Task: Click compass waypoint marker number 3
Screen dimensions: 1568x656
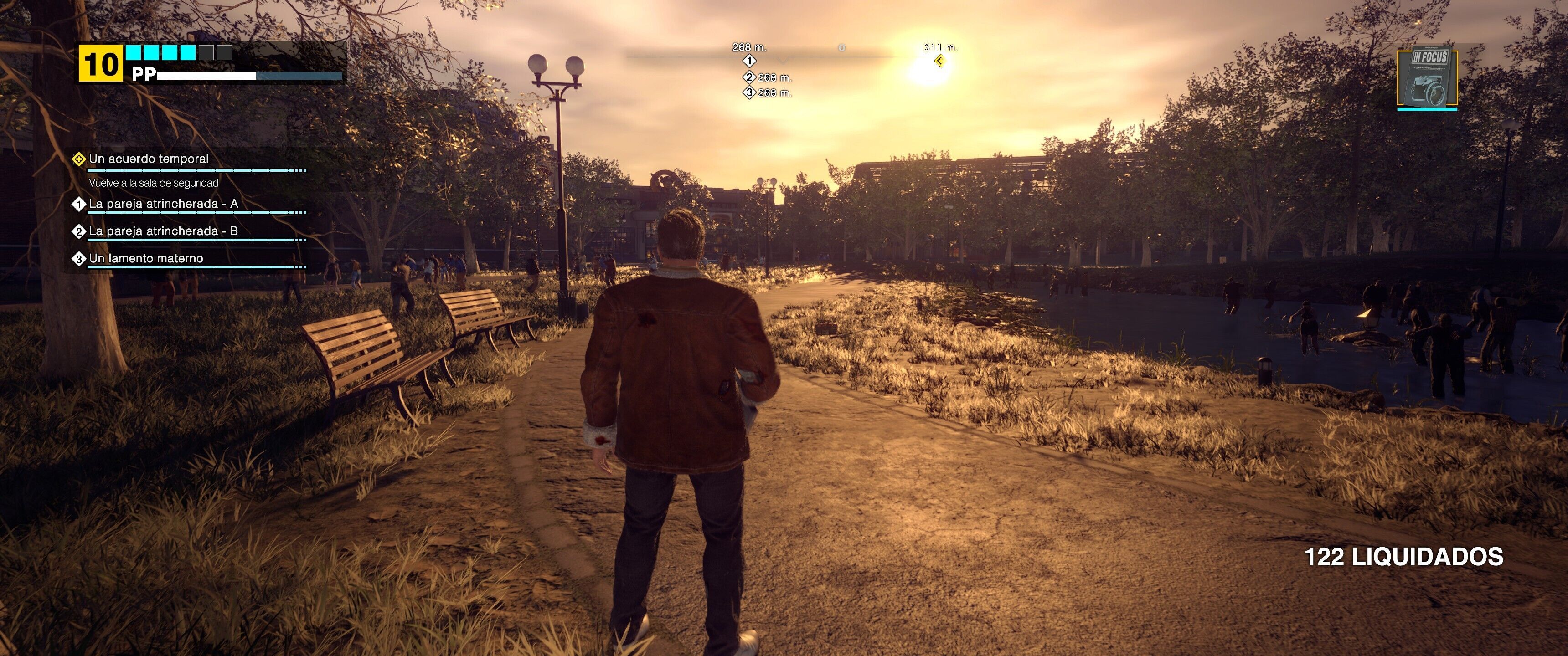Action: pyautogui.click(x=749, y=92)
